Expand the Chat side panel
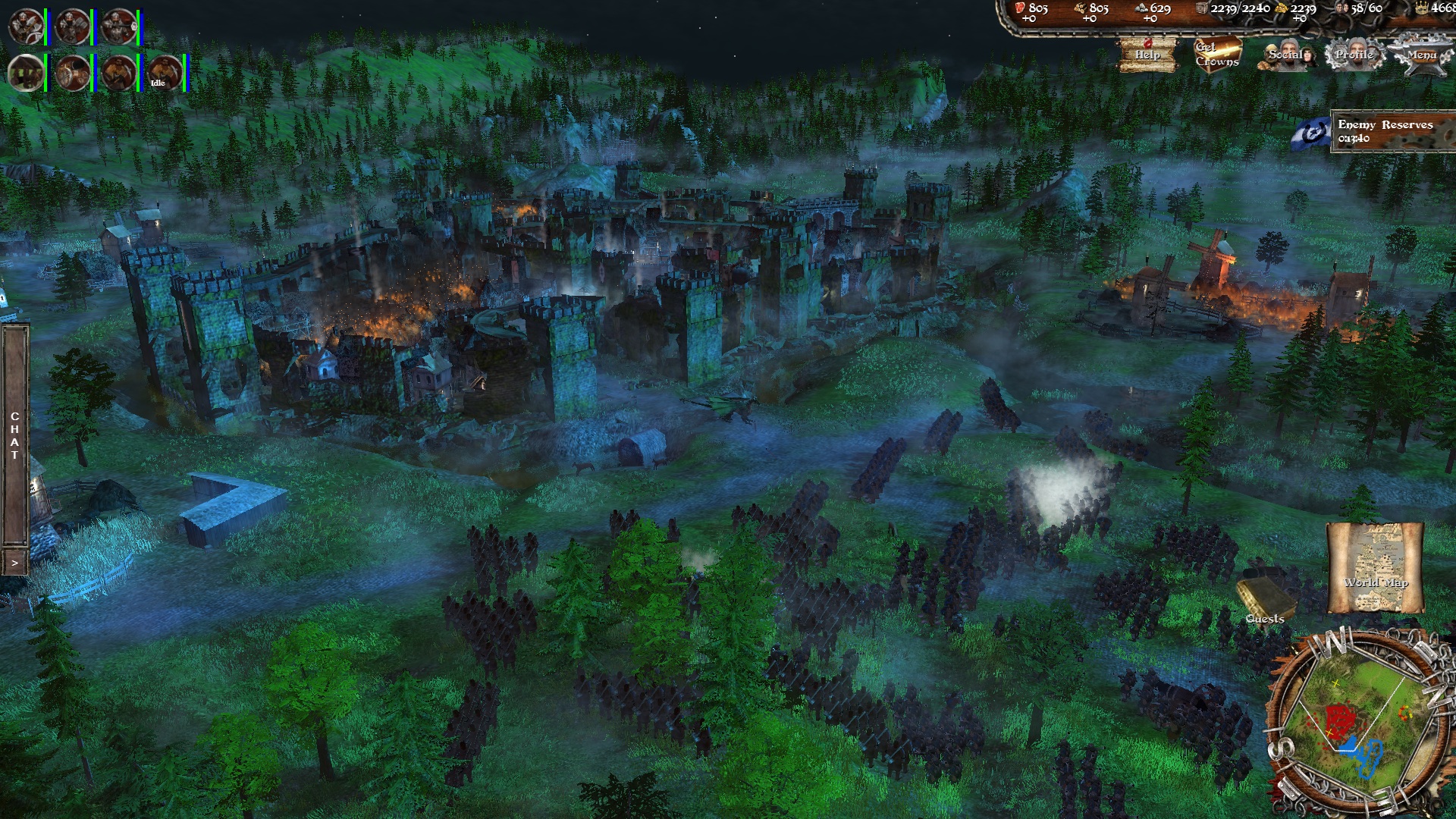The width and height of the screenshot is (1456, 819). coord(14,563)
